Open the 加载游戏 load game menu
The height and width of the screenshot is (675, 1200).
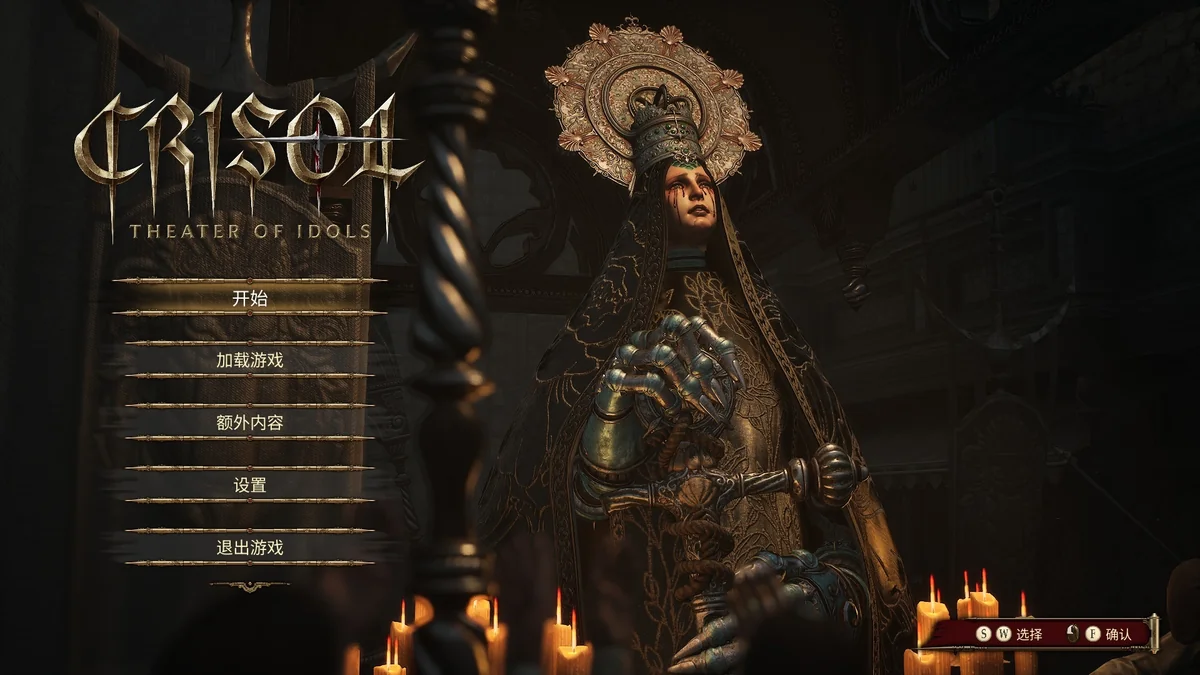[x=250, y=360]
